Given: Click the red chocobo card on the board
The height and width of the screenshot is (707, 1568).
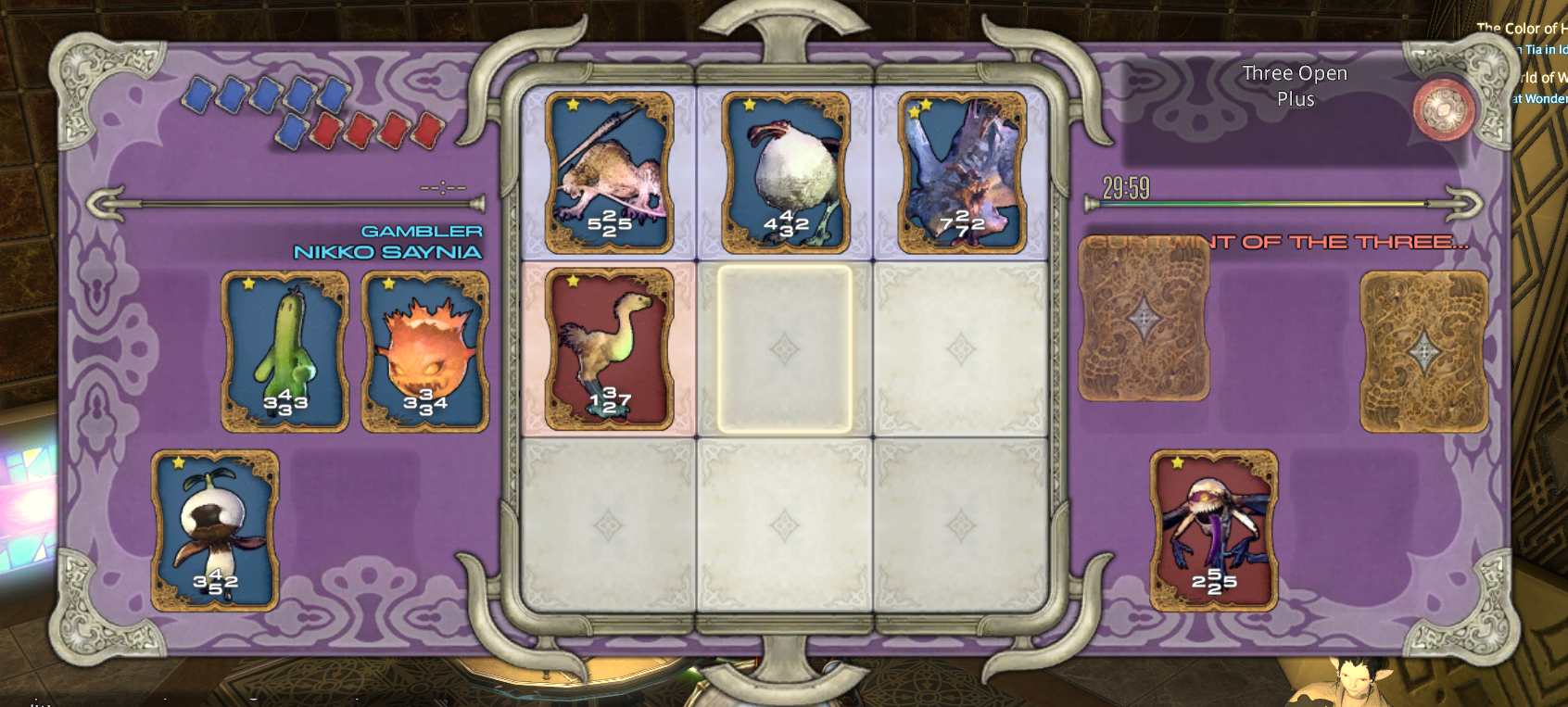Looking at the screenshot, I should tap(609, 349).
